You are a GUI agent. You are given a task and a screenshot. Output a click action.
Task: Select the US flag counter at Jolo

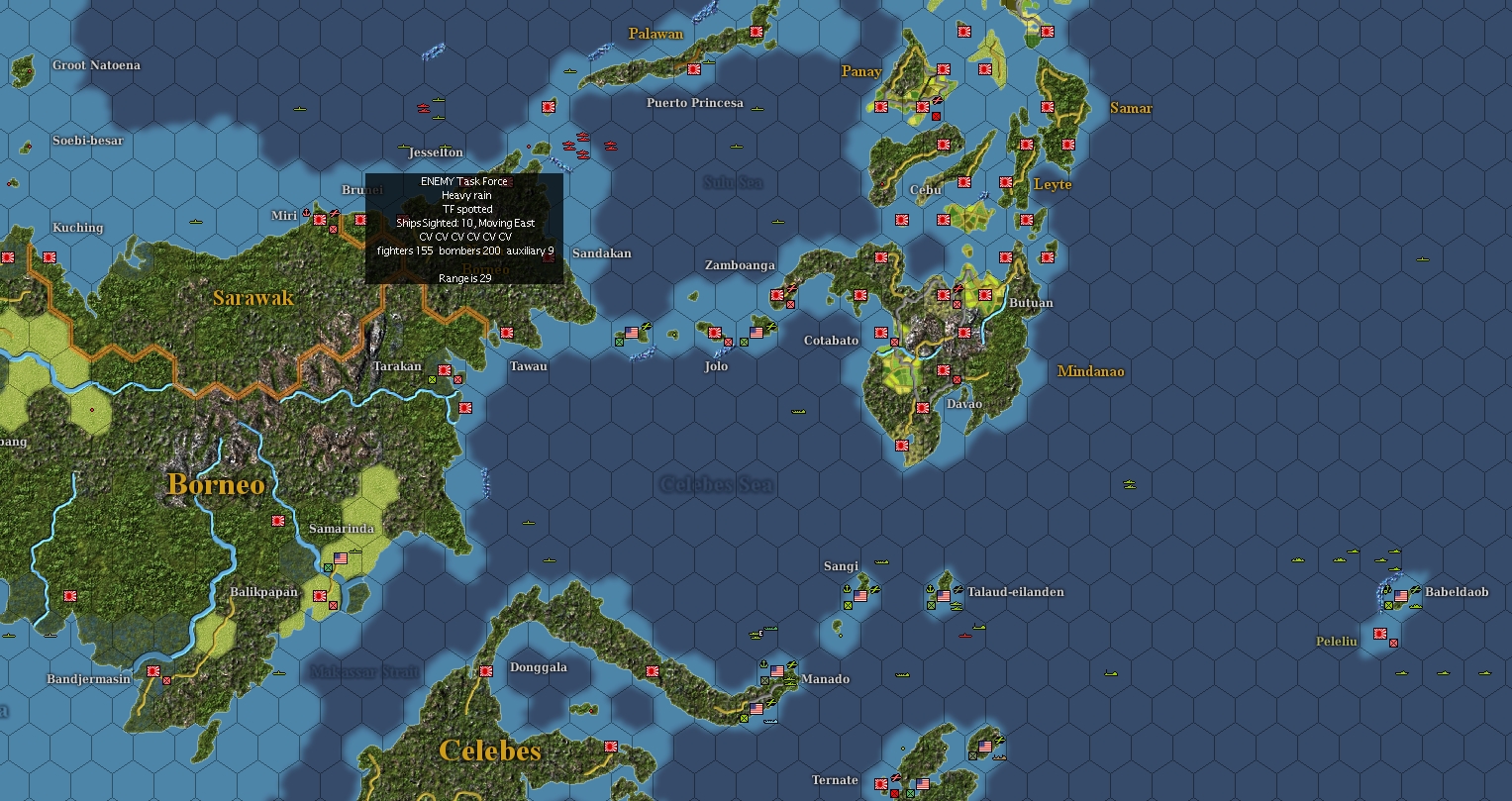point(755,332)
